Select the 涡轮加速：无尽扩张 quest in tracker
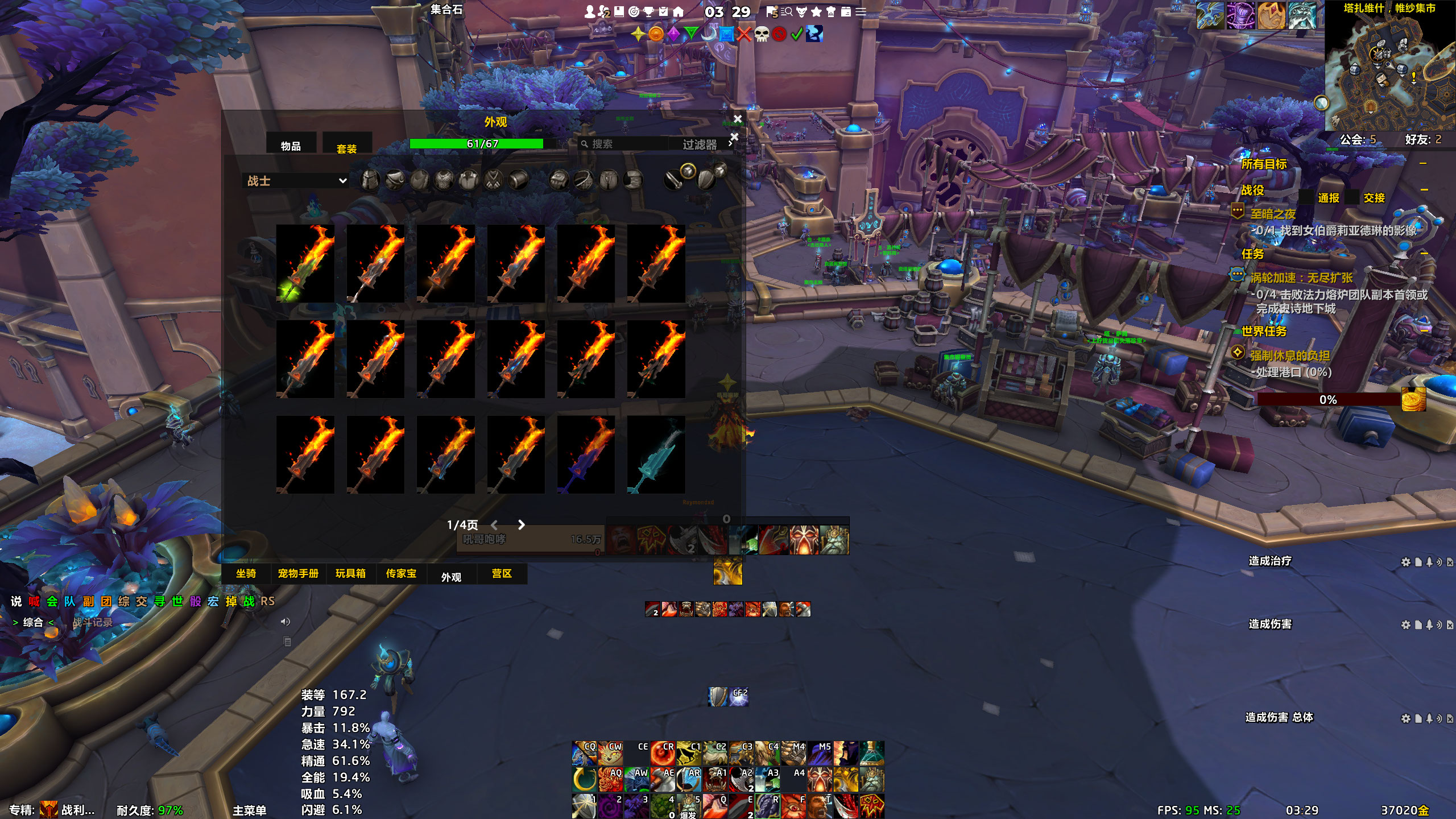 coord(1301,278)
